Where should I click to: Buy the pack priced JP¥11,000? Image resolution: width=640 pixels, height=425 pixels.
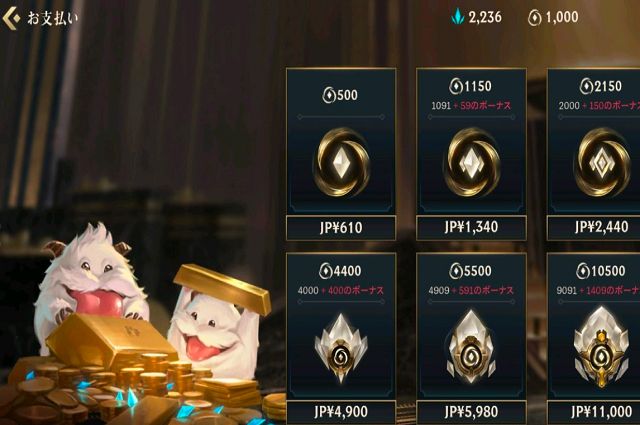tap(595, 411)
